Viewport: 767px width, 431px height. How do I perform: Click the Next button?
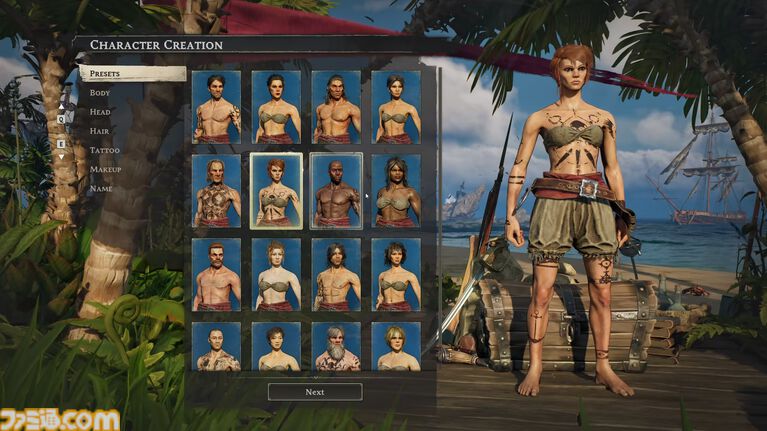point(315,392)
